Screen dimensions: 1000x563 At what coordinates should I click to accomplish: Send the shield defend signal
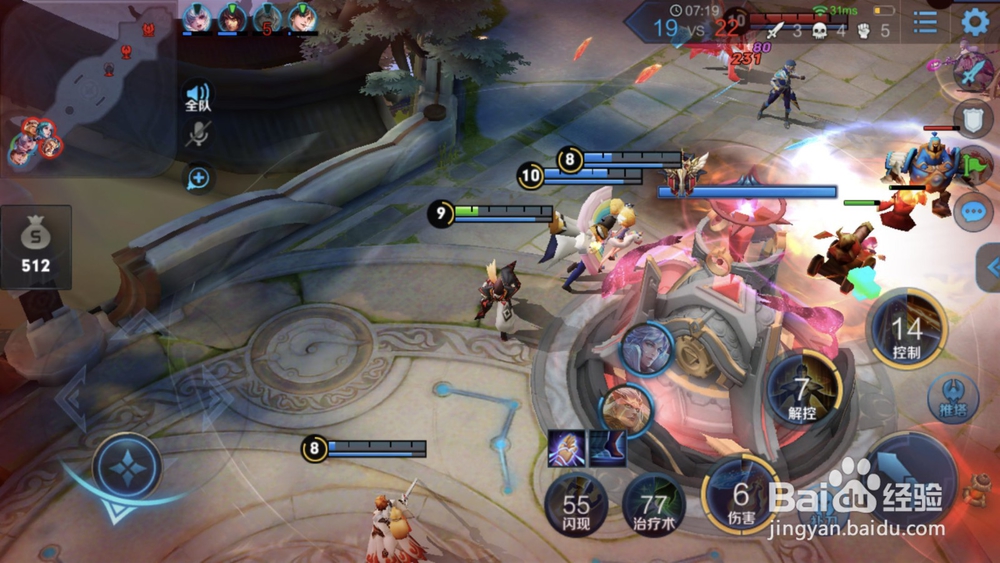click(972, 118)
